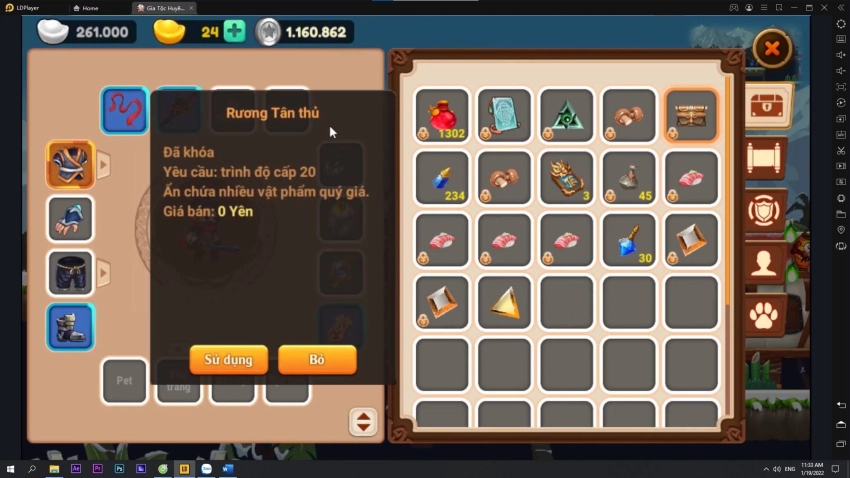Image resolution: width=850 pixels, height=478 pixels.
Task: Choose the Bỏ button to discard
Action: point(317,359)
